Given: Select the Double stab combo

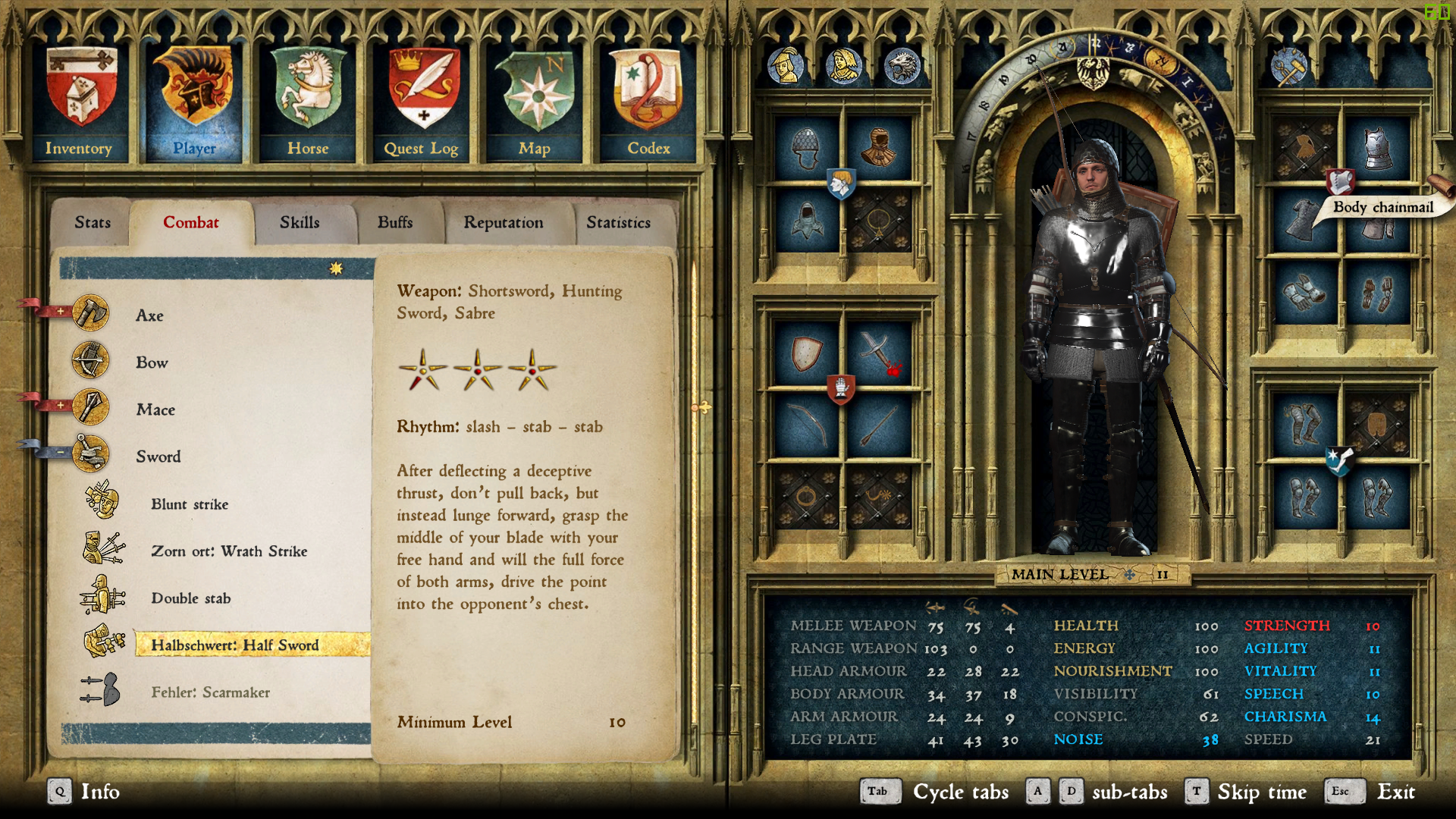Looking at the screenshot, I should [191, 598].
